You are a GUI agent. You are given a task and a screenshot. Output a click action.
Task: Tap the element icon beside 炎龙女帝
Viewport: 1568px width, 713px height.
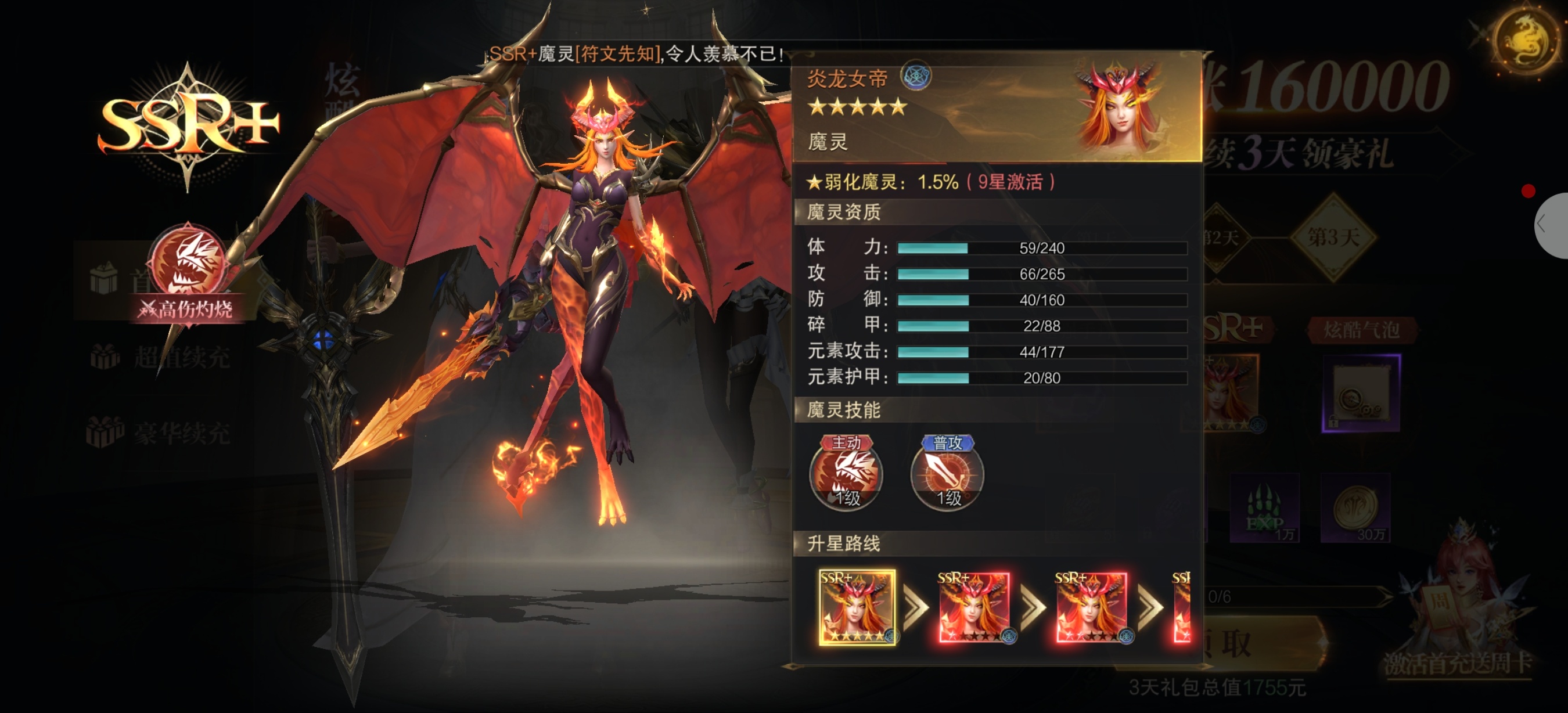point(915,77)
